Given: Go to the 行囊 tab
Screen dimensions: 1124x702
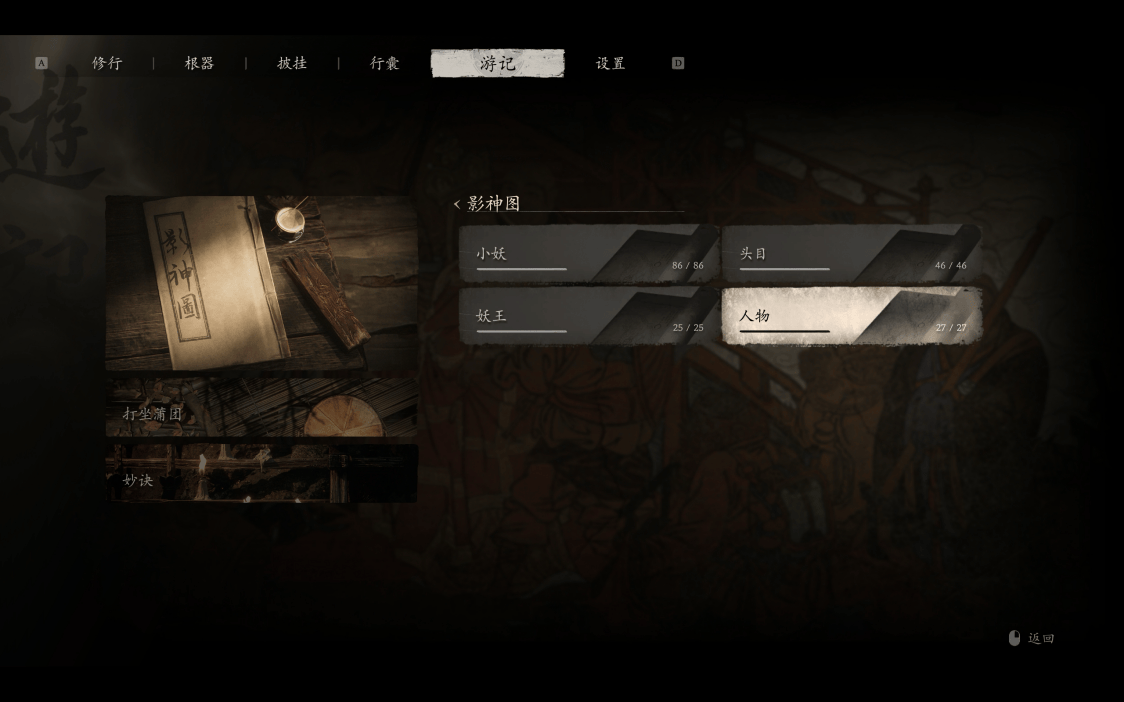Looking at the screenshot, I should point(385,63).
